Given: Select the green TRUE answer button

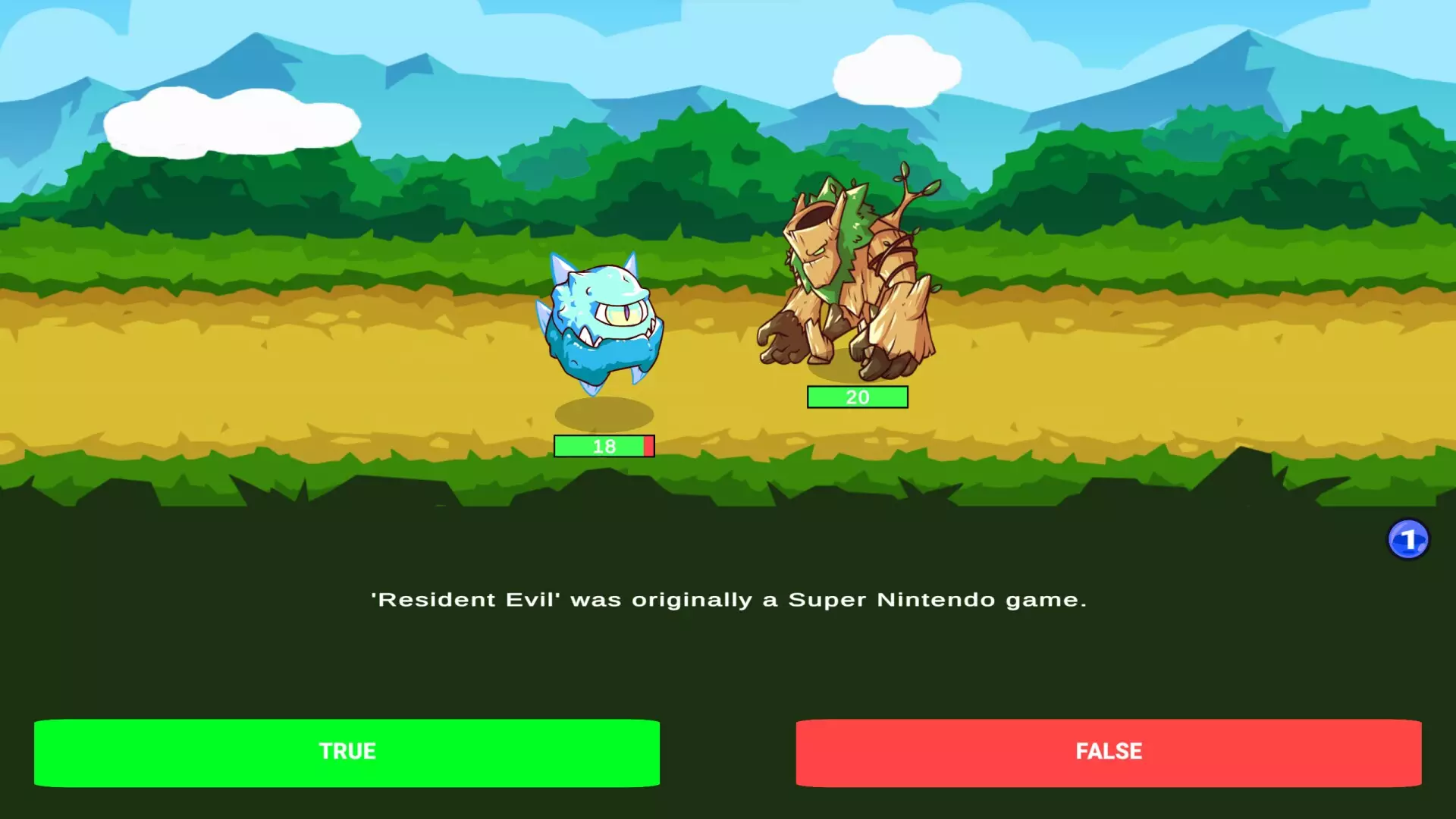Looking at the screenshot, I should 346,752.
